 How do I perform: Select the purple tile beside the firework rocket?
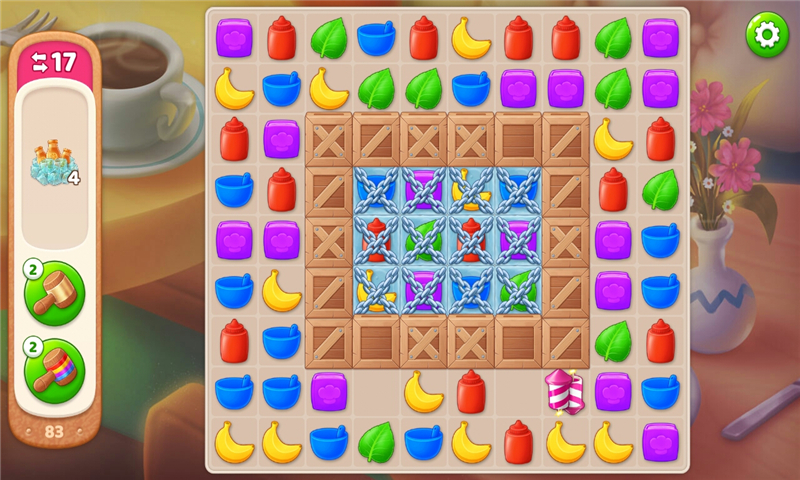612,391
